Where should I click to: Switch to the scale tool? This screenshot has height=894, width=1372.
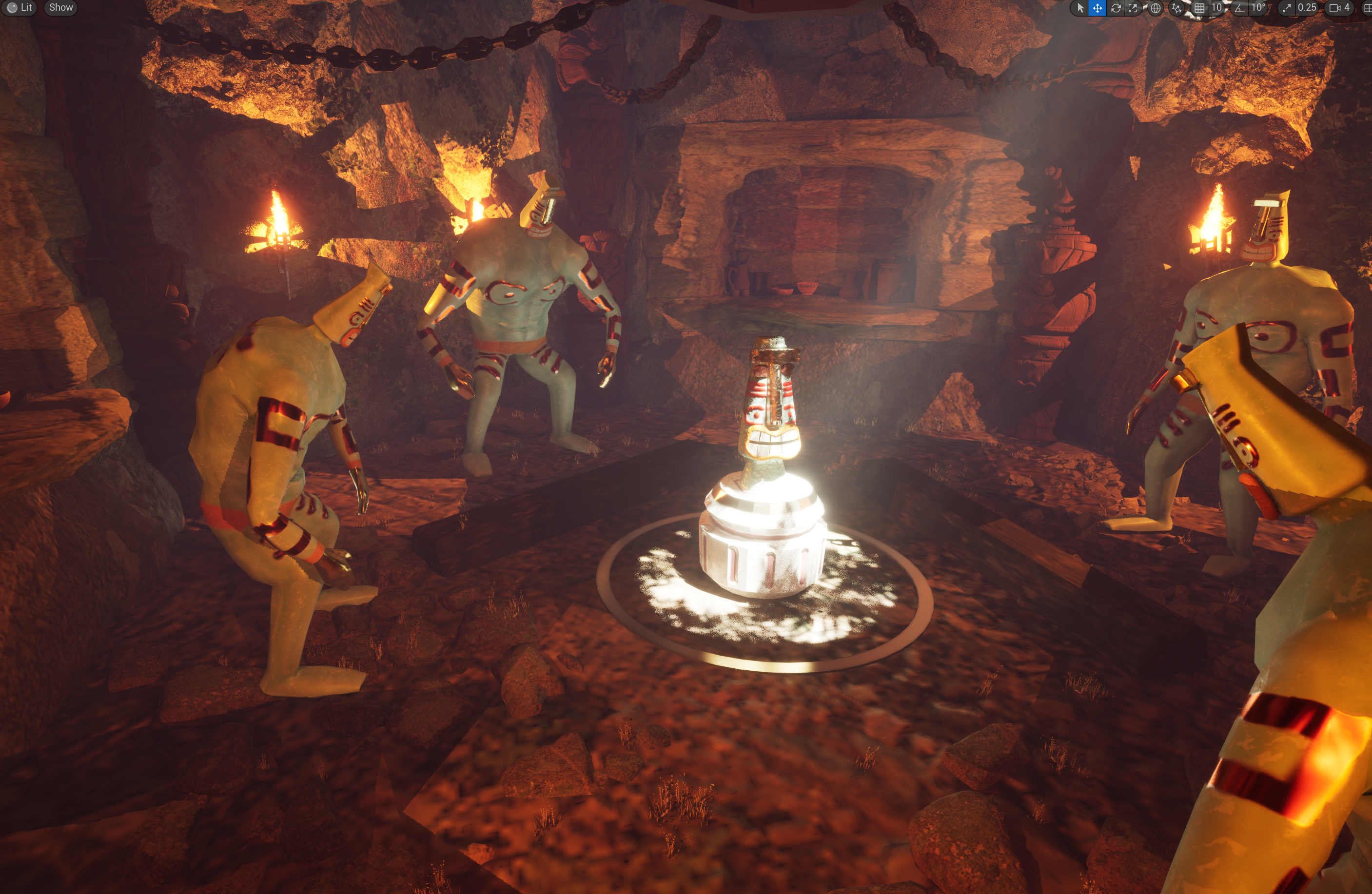point(1134,8)
